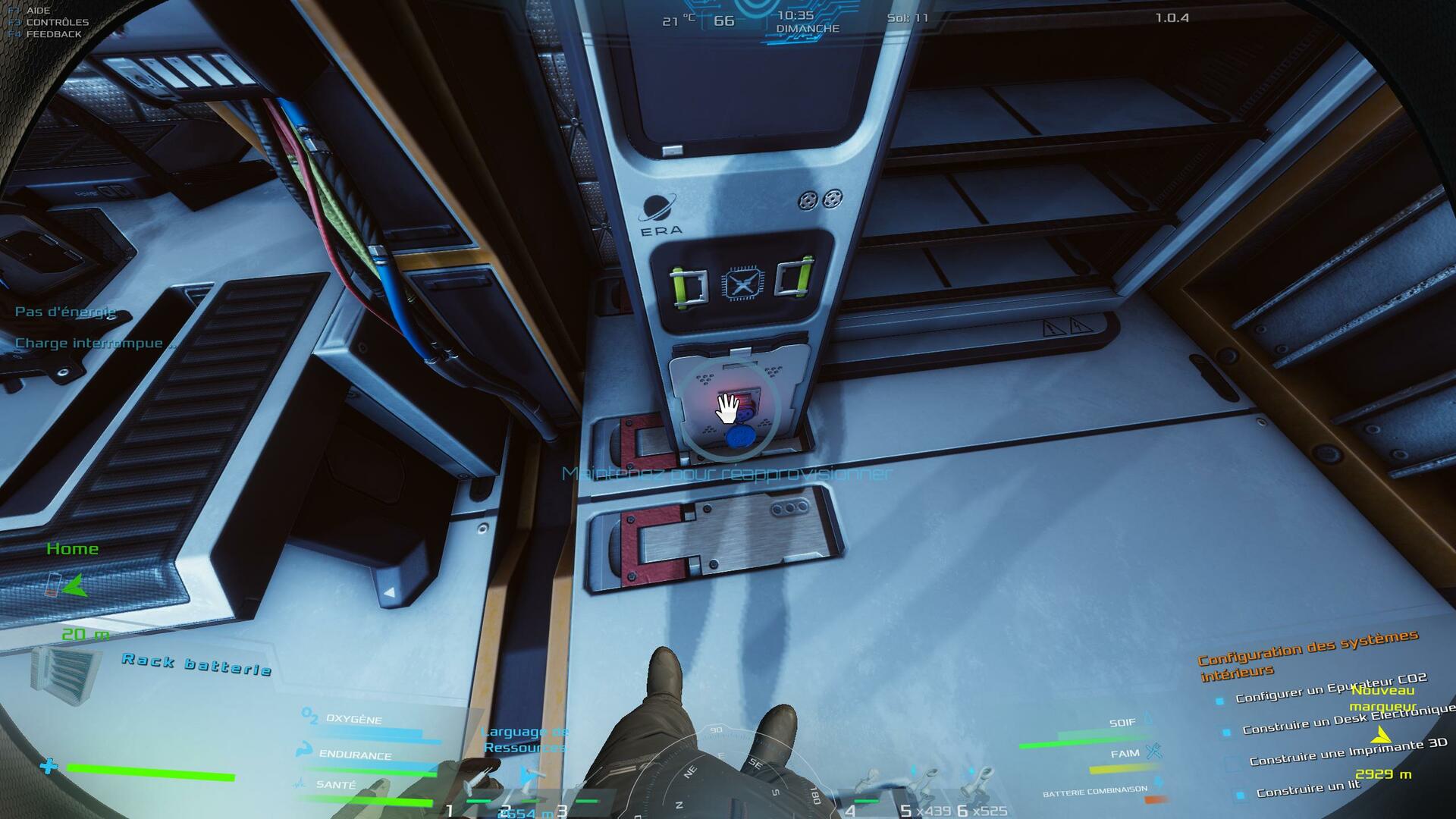Click the green Home waypoint arrow
The width and height of the screenshot is (1456, 819).
point(74,585)
